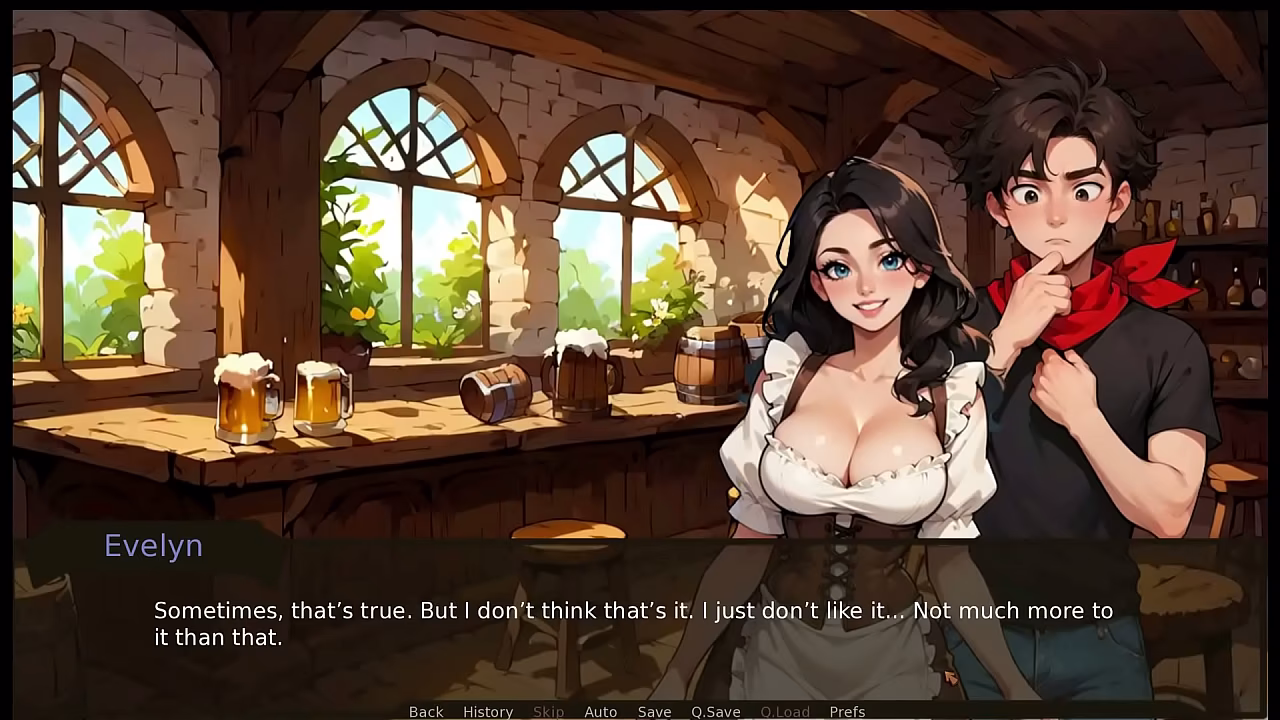This screenshot has width=1280, height=720.
Task: Toggle Auto text advance mode
Action: pos(601,711)
